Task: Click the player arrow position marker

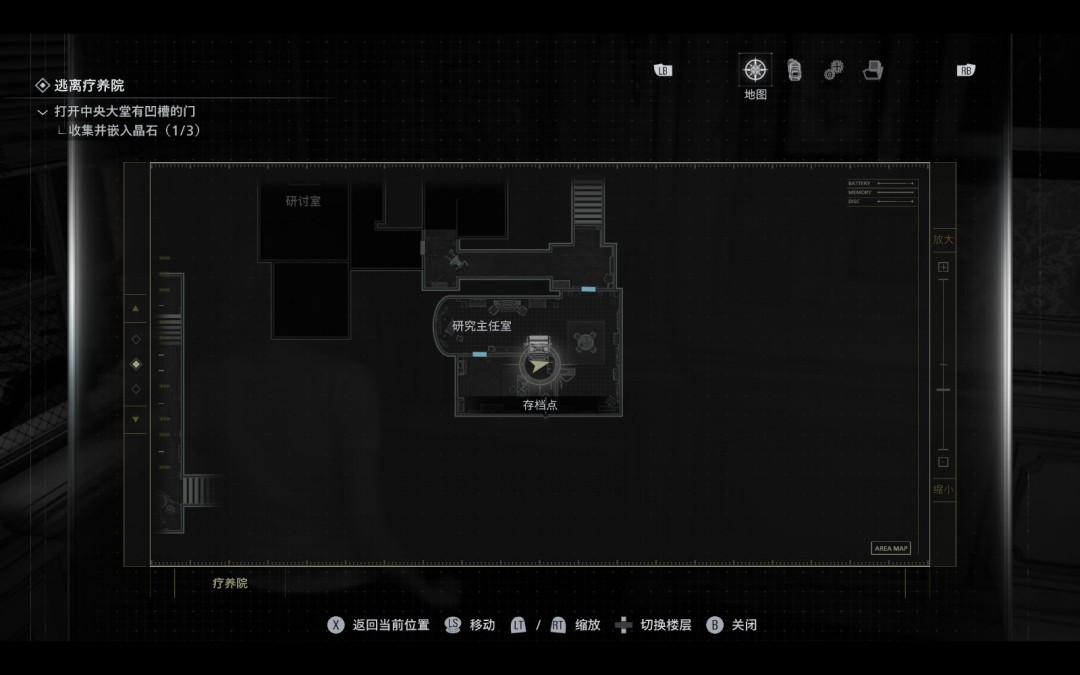Action: click(x=540, y=366)
